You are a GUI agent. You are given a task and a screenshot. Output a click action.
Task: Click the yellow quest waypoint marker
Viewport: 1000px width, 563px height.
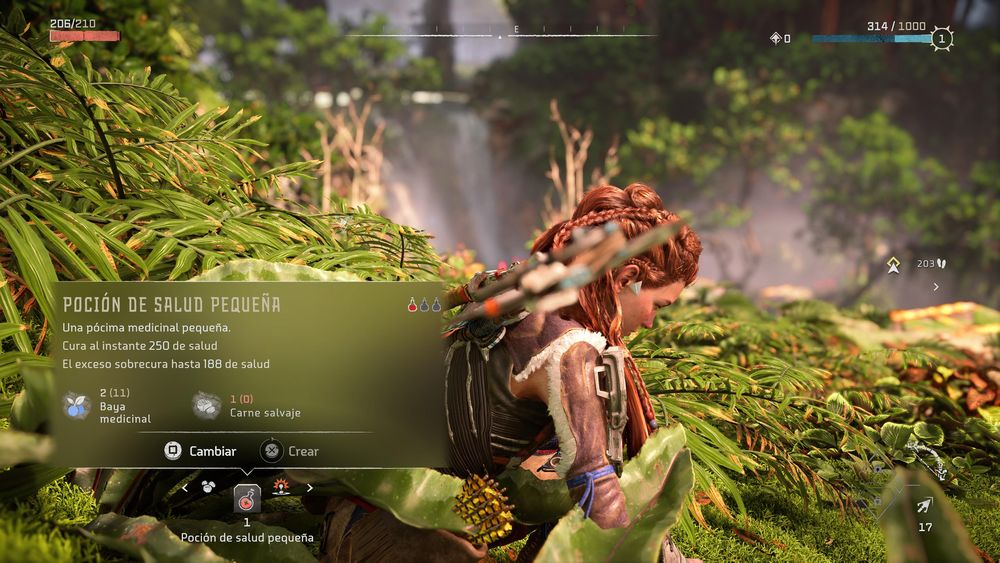point(894,265)
